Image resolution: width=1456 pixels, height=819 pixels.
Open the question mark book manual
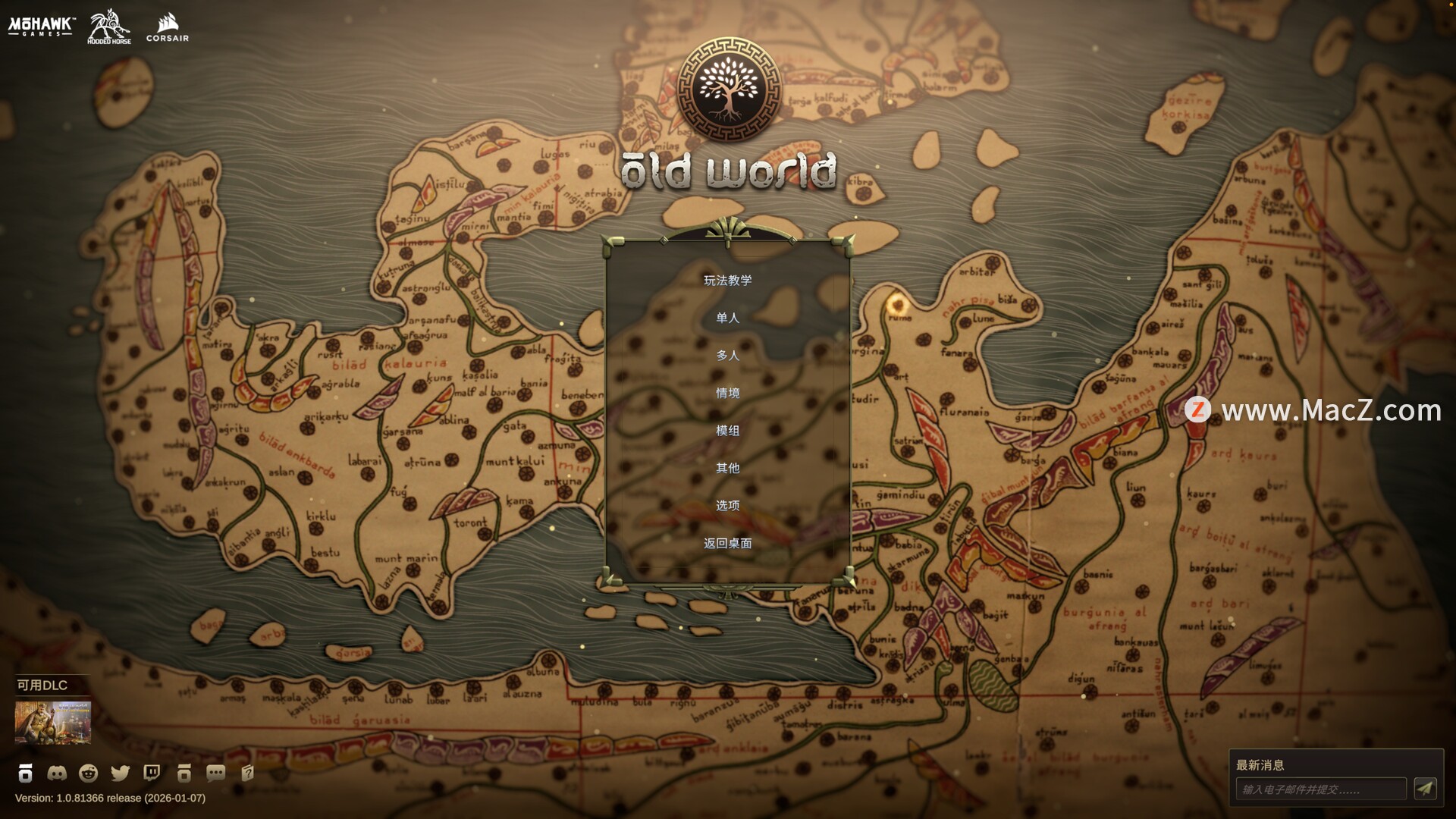(x=247, y=773)
